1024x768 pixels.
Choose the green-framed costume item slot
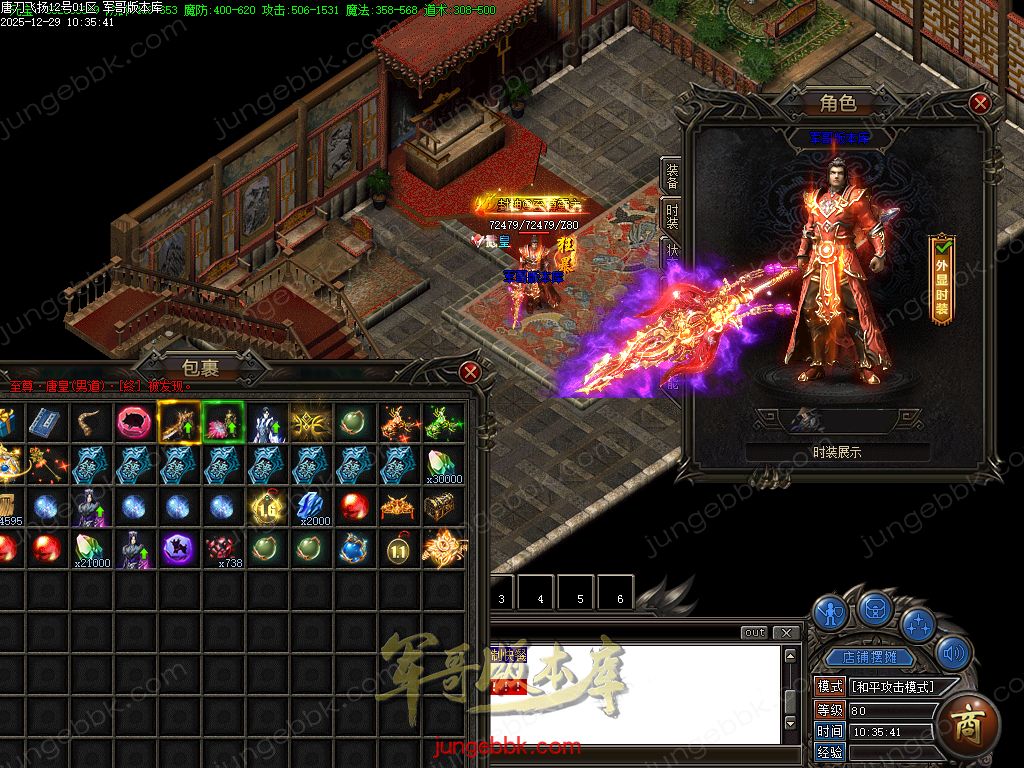(222, 423)
